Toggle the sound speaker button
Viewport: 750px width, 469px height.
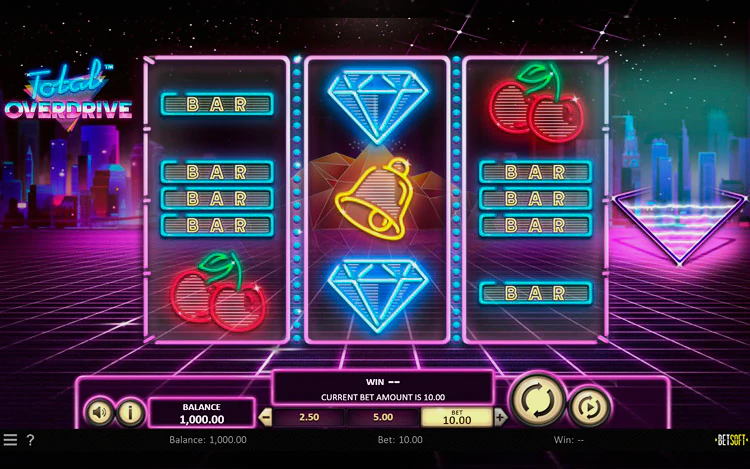click(99, 411)
